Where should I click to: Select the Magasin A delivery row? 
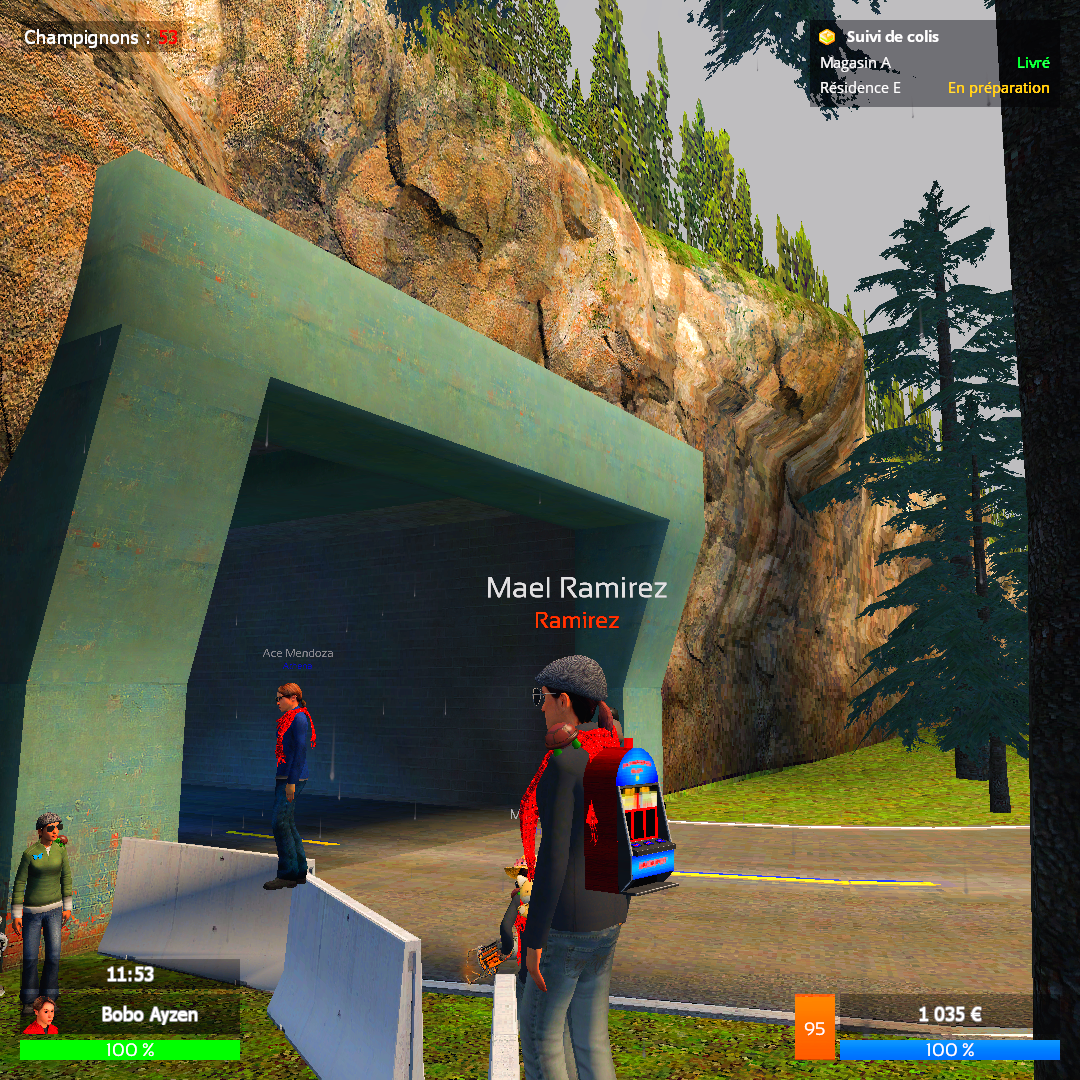click(934, 63)
